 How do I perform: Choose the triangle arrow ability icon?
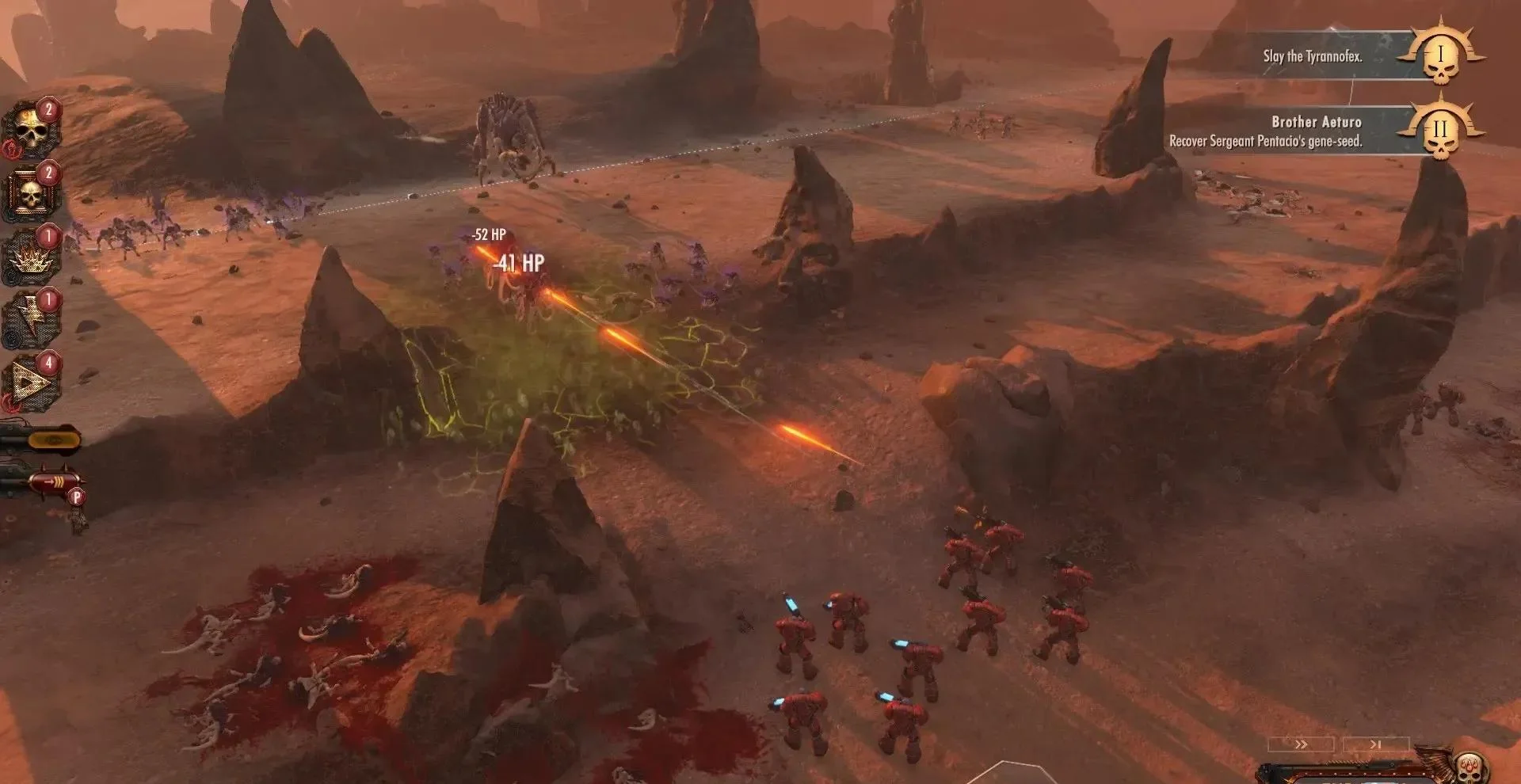point(31,383)
